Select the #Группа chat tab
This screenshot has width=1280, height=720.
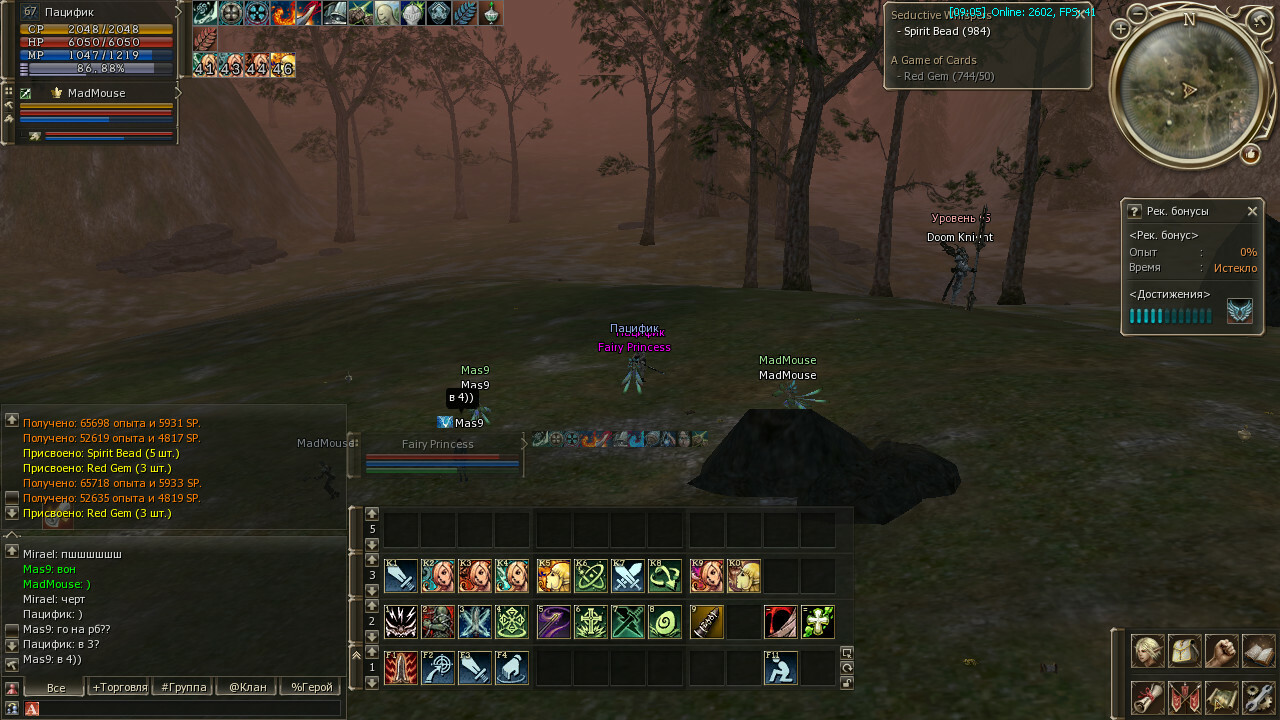pos(184,687)
